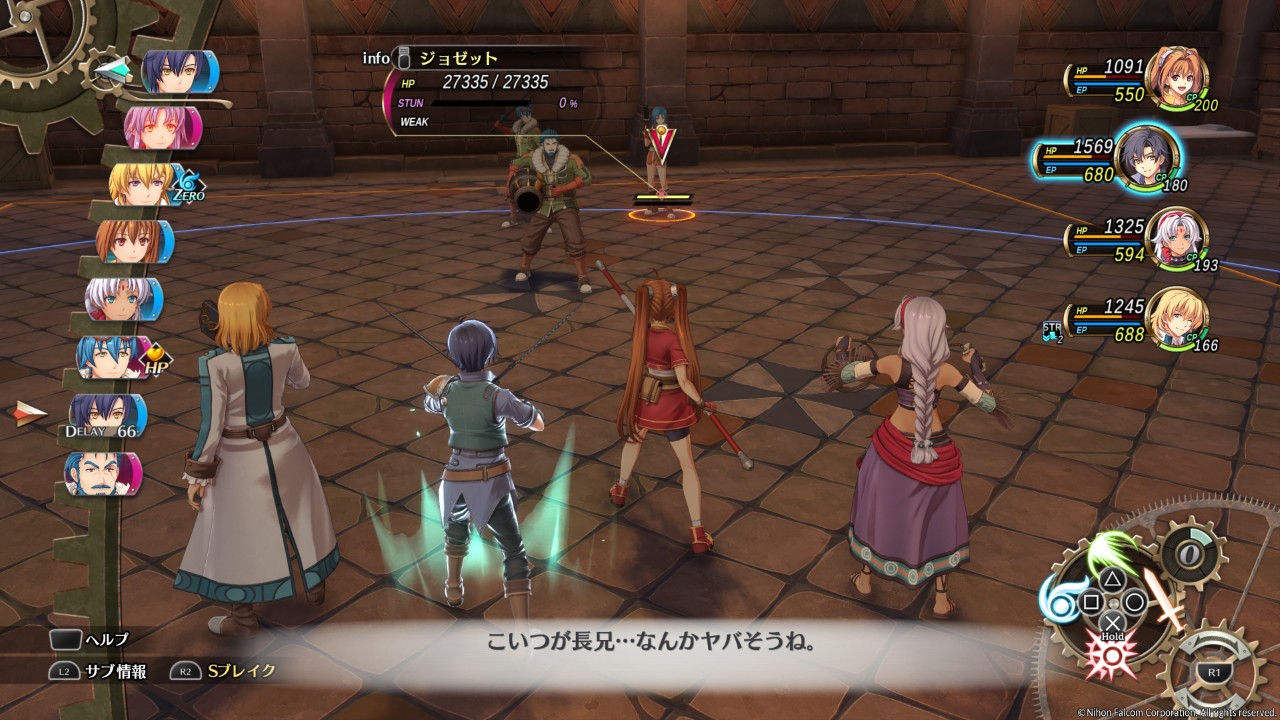Click the blonde turn portrait with ZERO bonus
The height and width of the screenshot is (720, 1280).
(x=148, y=185)
